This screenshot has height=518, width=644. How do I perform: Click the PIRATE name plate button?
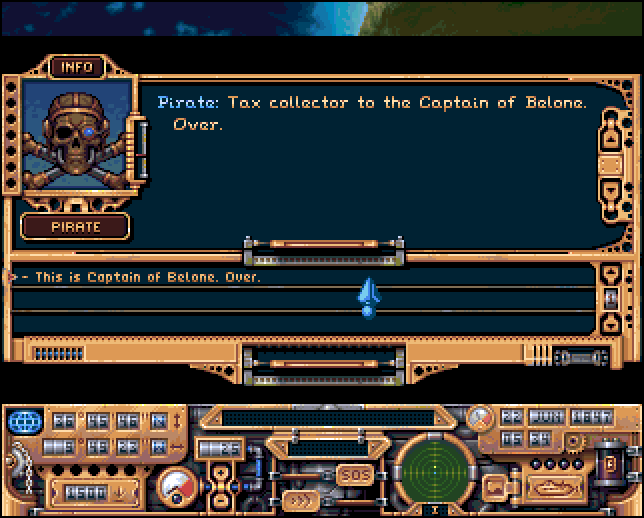[x=76, y=226]
